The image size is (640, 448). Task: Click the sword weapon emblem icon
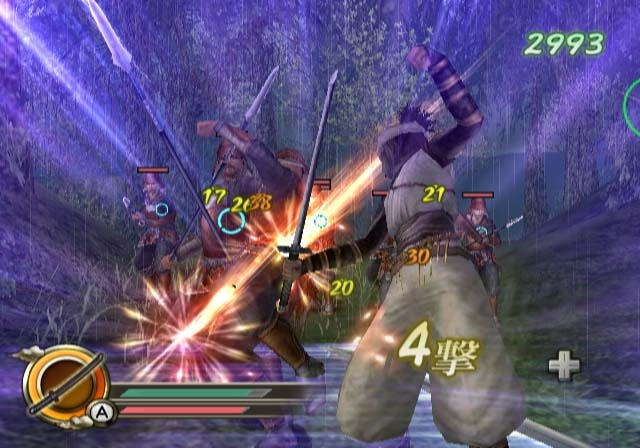click(66, 382)
